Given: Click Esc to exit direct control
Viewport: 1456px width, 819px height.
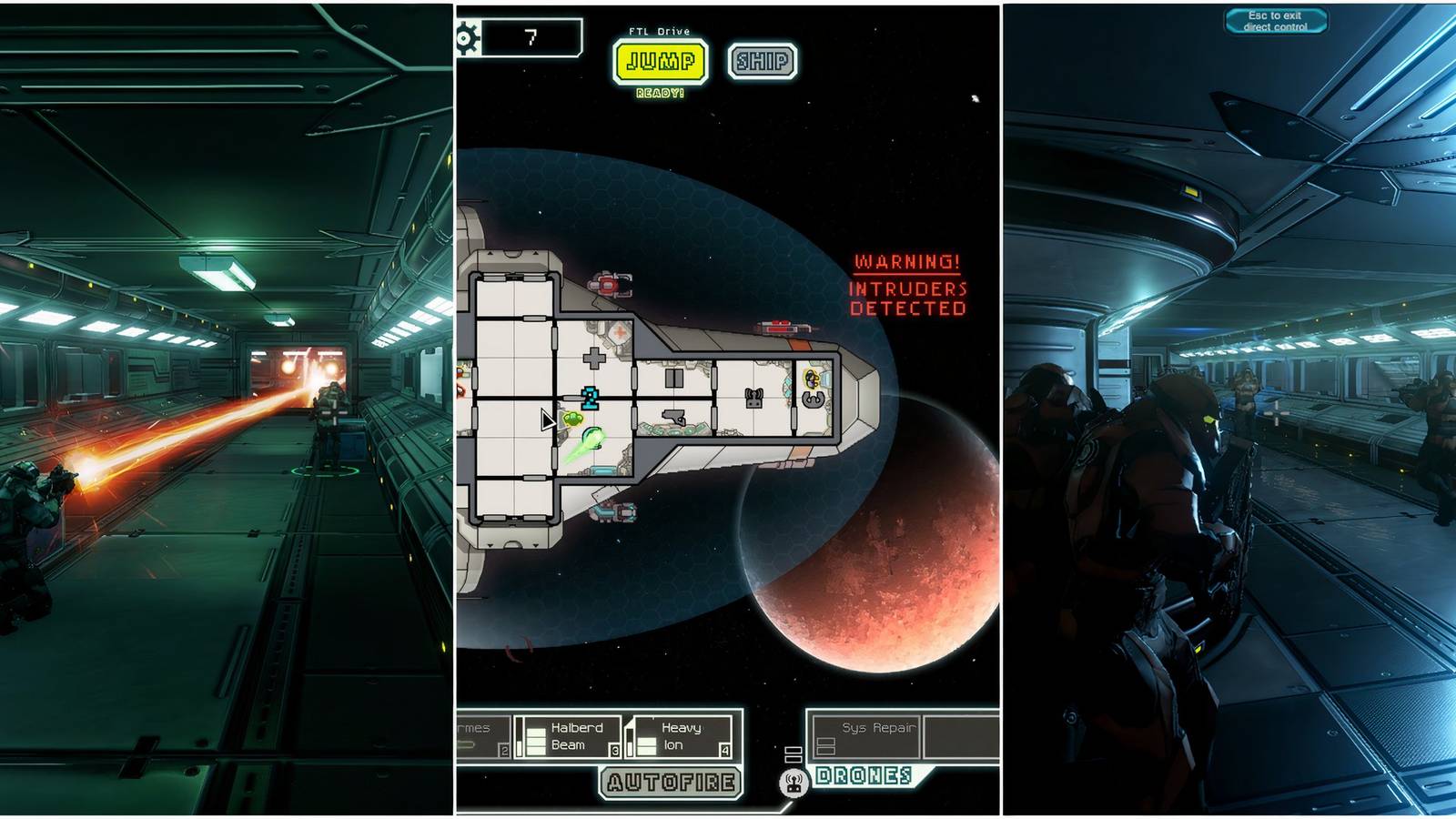Looking at the screenshot, I should coord(1274,20).
